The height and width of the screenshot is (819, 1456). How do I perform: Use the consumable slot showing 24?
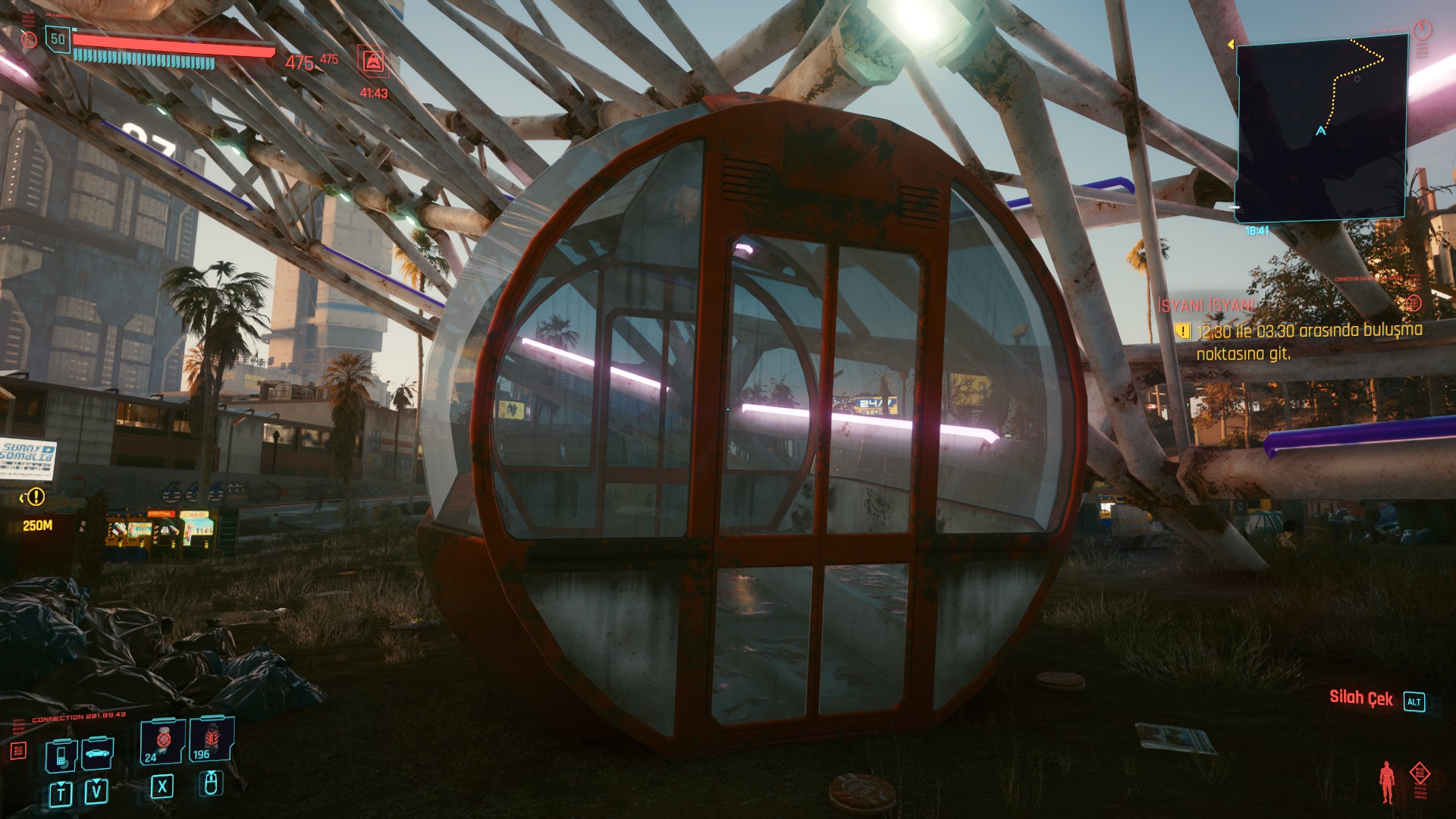pos(162,740)
